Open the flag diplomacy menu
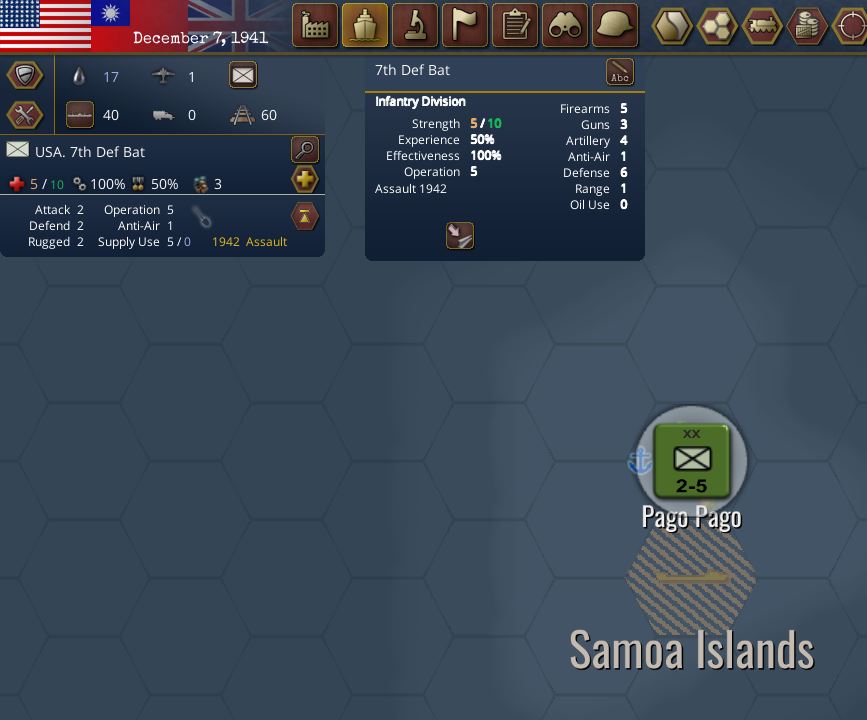Viewport: 867px width, 720px height. pyautogui.click(x=465, y=26)
